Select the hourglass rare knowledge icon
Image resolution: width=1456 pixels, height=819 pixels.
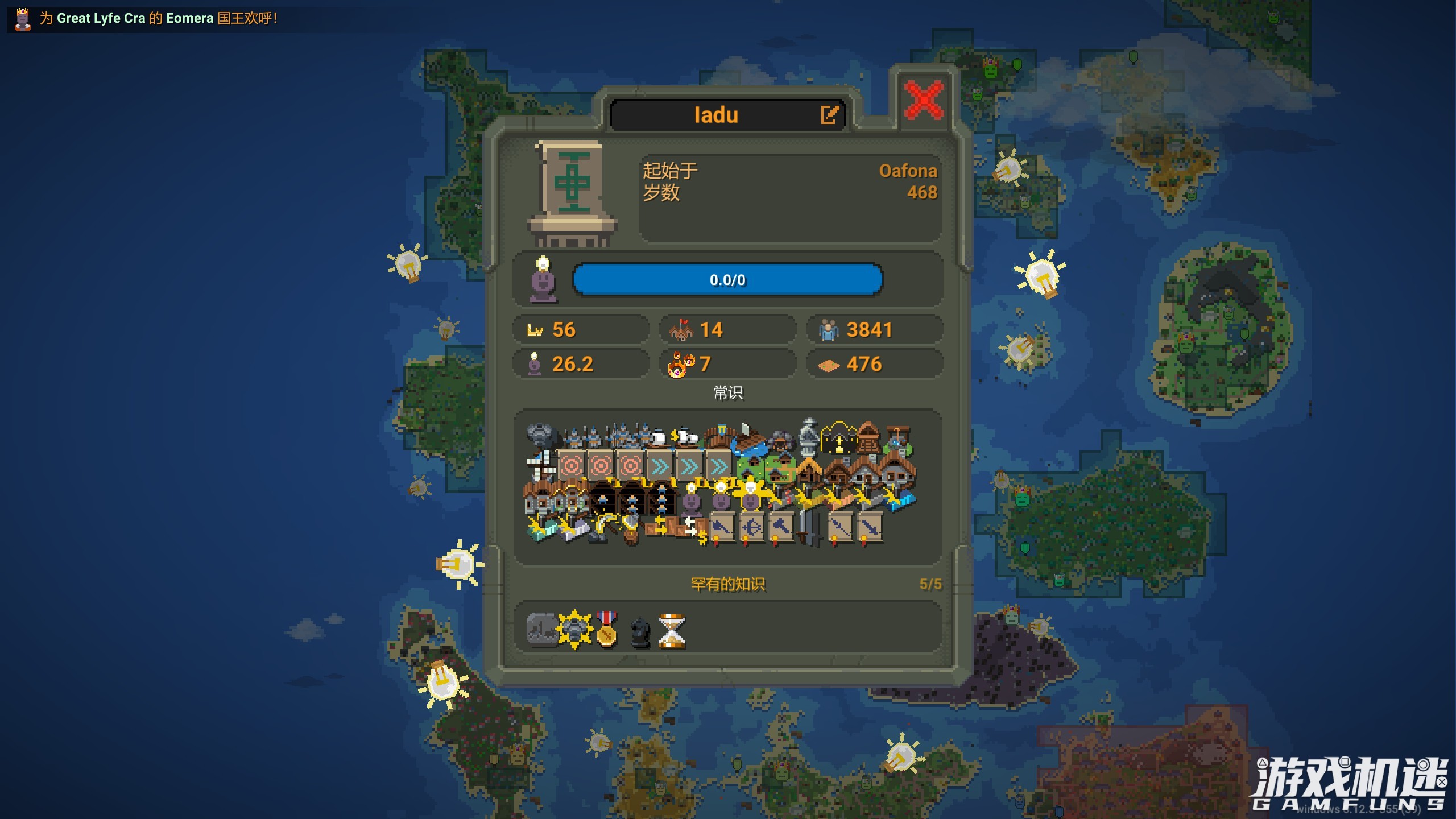pos(672,631)
